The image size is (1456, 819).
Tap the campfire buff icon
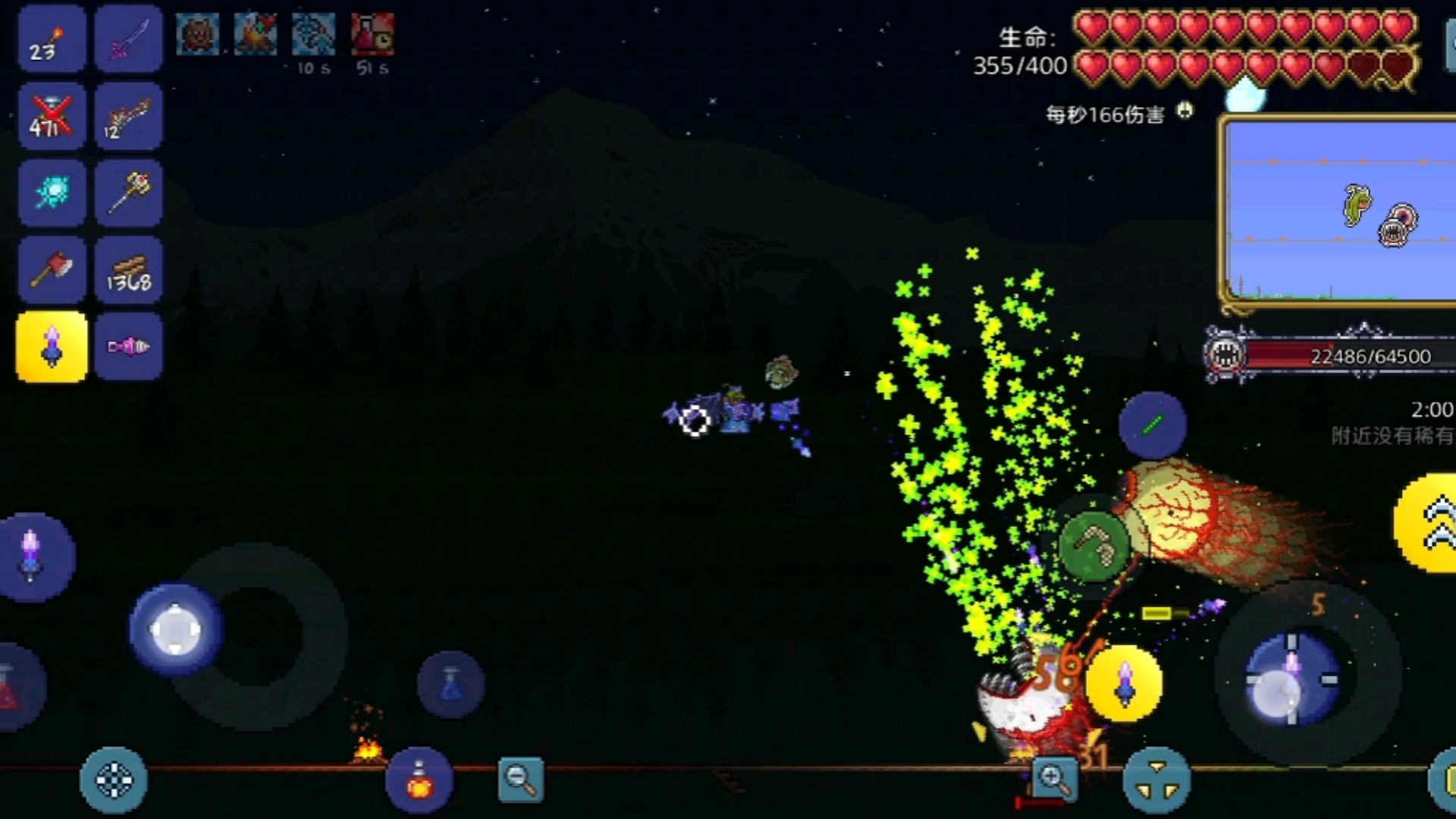[256, 35]
